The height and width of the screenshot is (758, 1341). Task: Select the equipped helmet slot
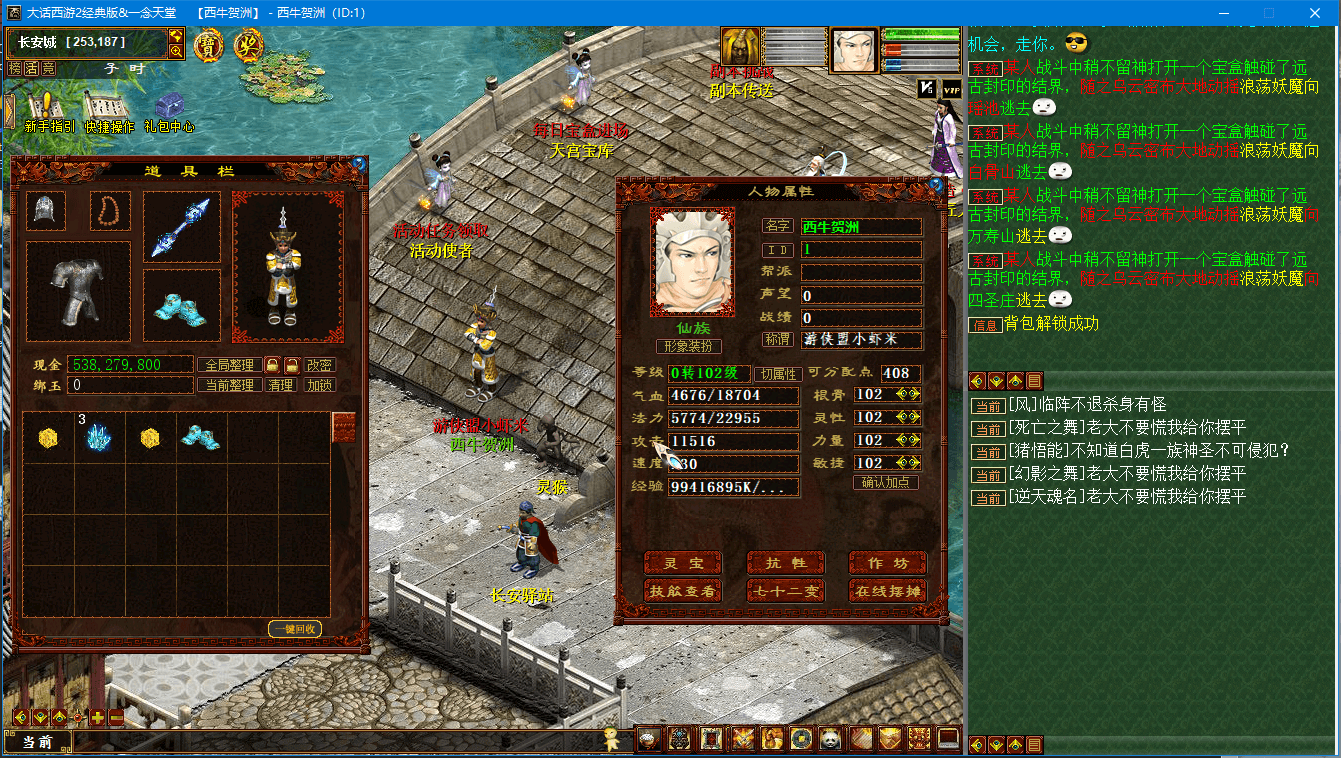45,211
